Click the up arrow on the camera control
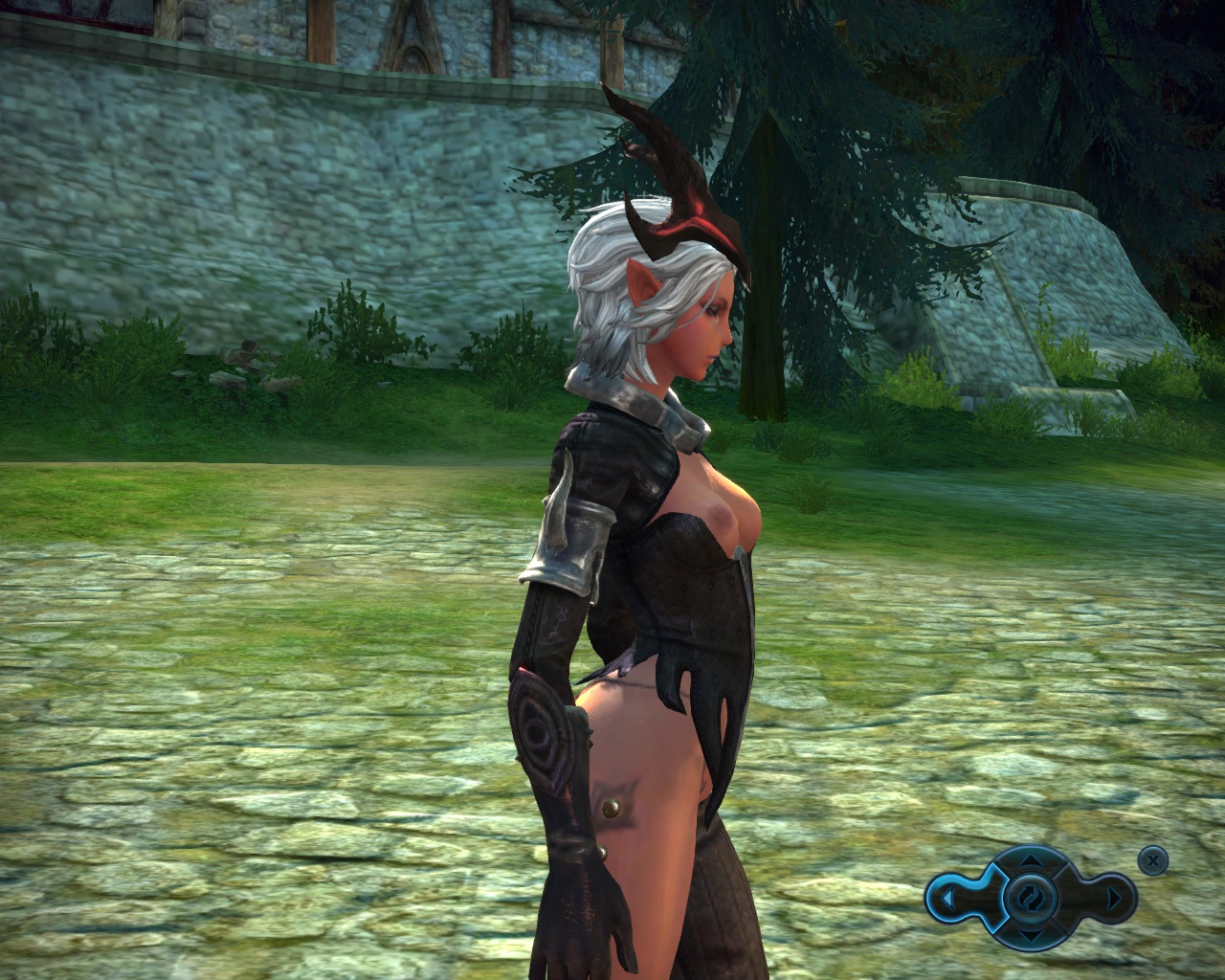The height and width of the screenshot is (980, 1225). pos(1031,860)
